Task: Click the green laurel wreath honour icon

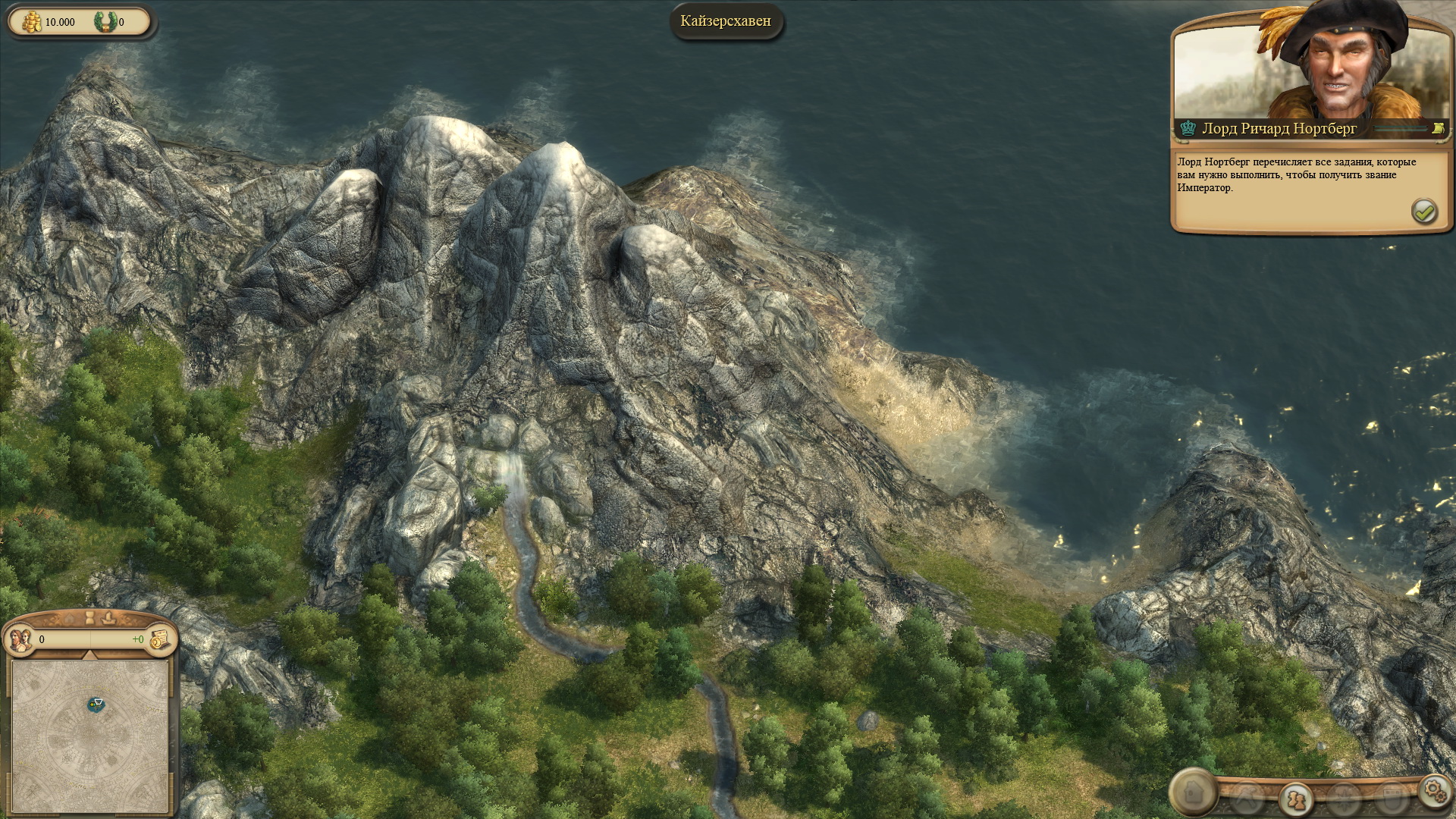Action: pyautogui.click(x=105, y=22)
